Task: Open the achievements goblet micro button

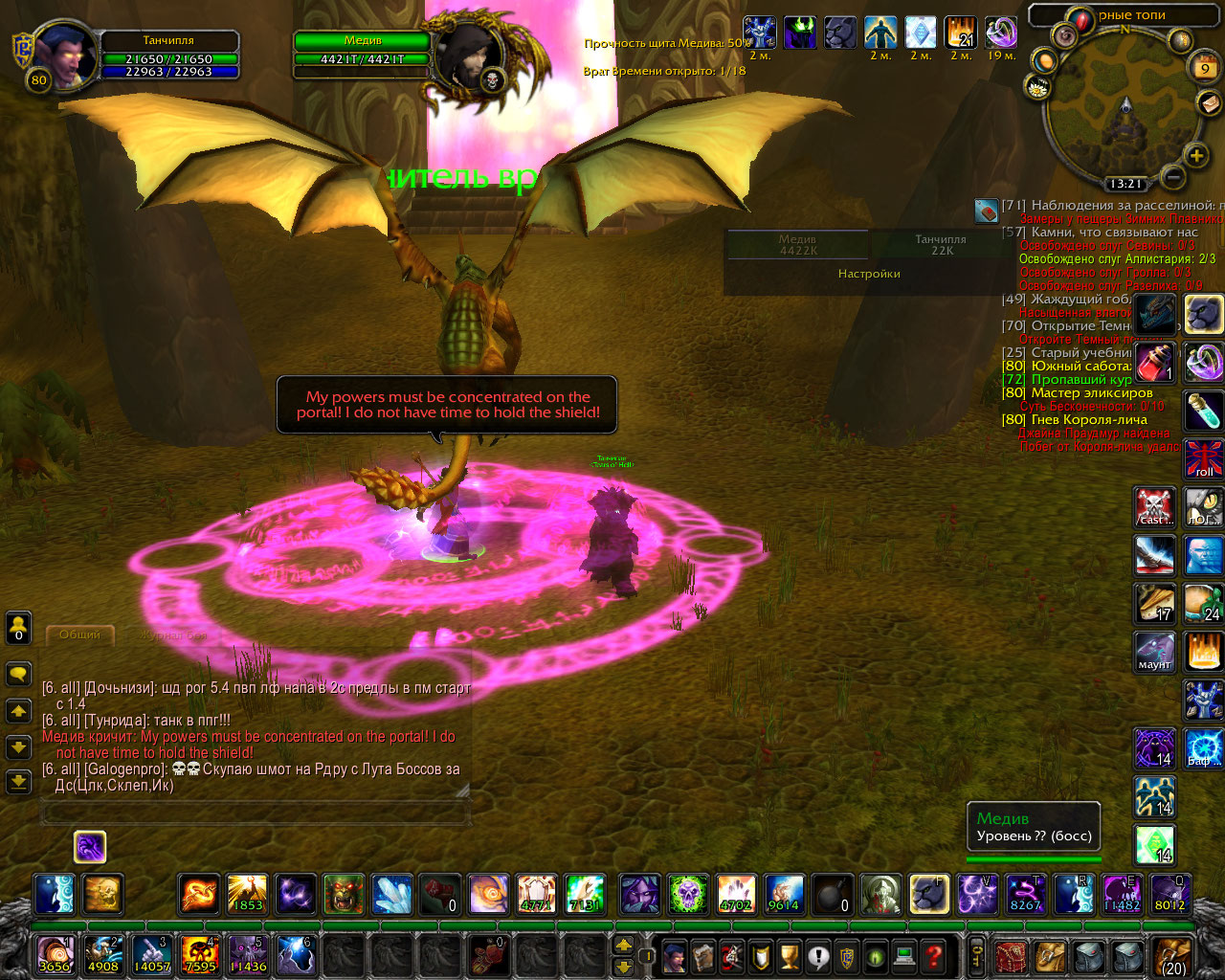Action: point(790,955)
